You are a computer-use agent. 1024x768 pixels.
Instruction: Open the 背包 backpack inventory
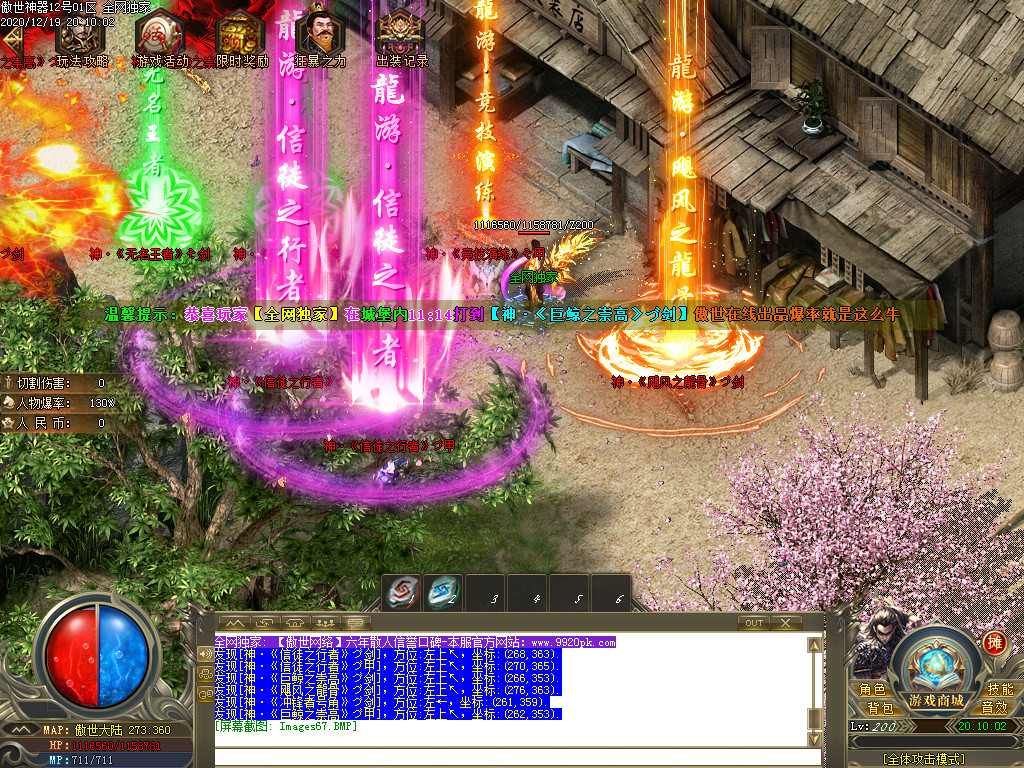(880, 708)
